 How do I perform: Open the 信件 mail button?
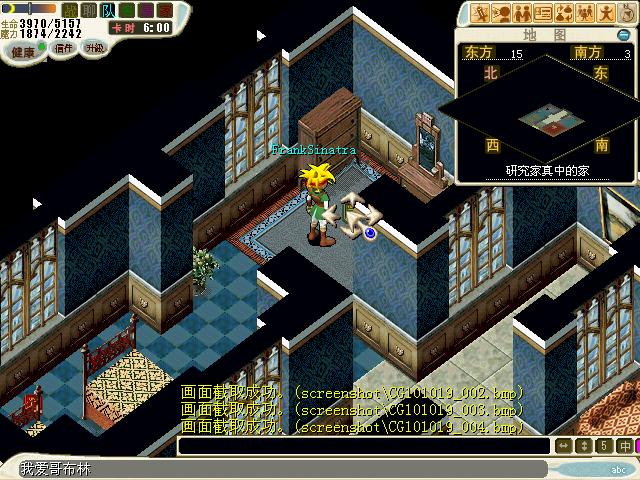[65, 48]
